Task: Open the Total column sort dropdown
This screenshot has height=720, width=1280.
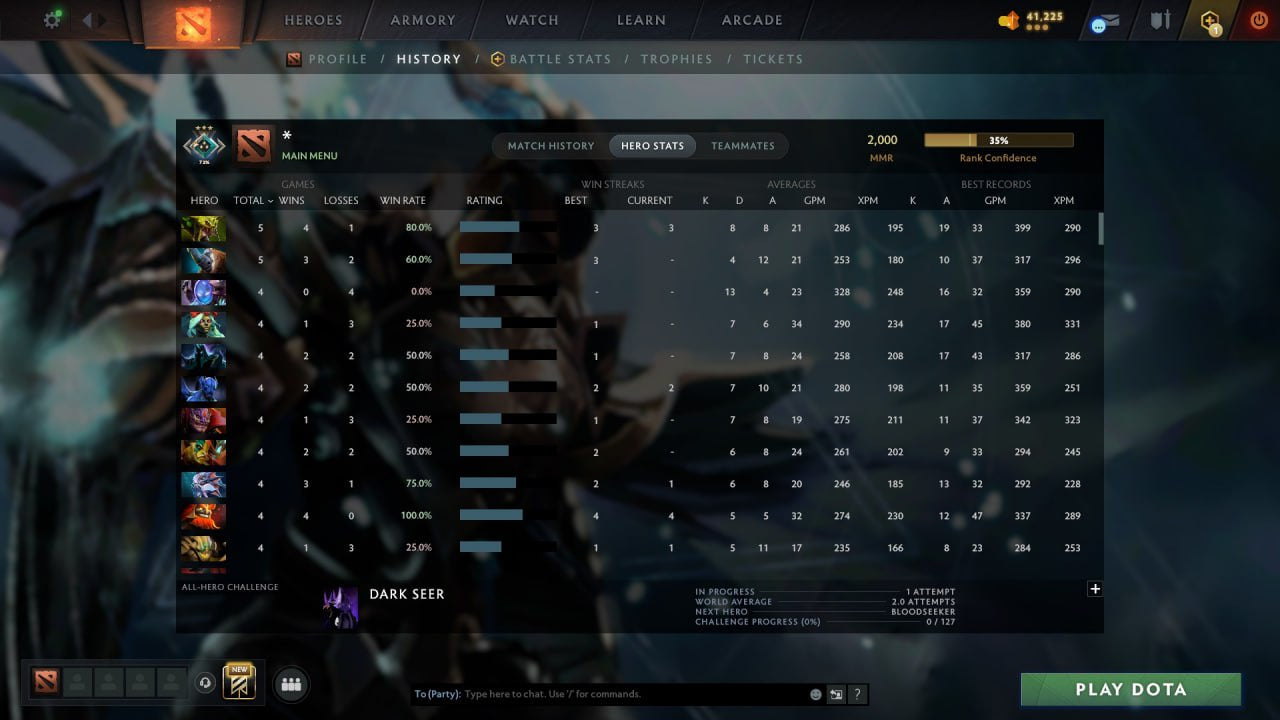Action: 252,200
